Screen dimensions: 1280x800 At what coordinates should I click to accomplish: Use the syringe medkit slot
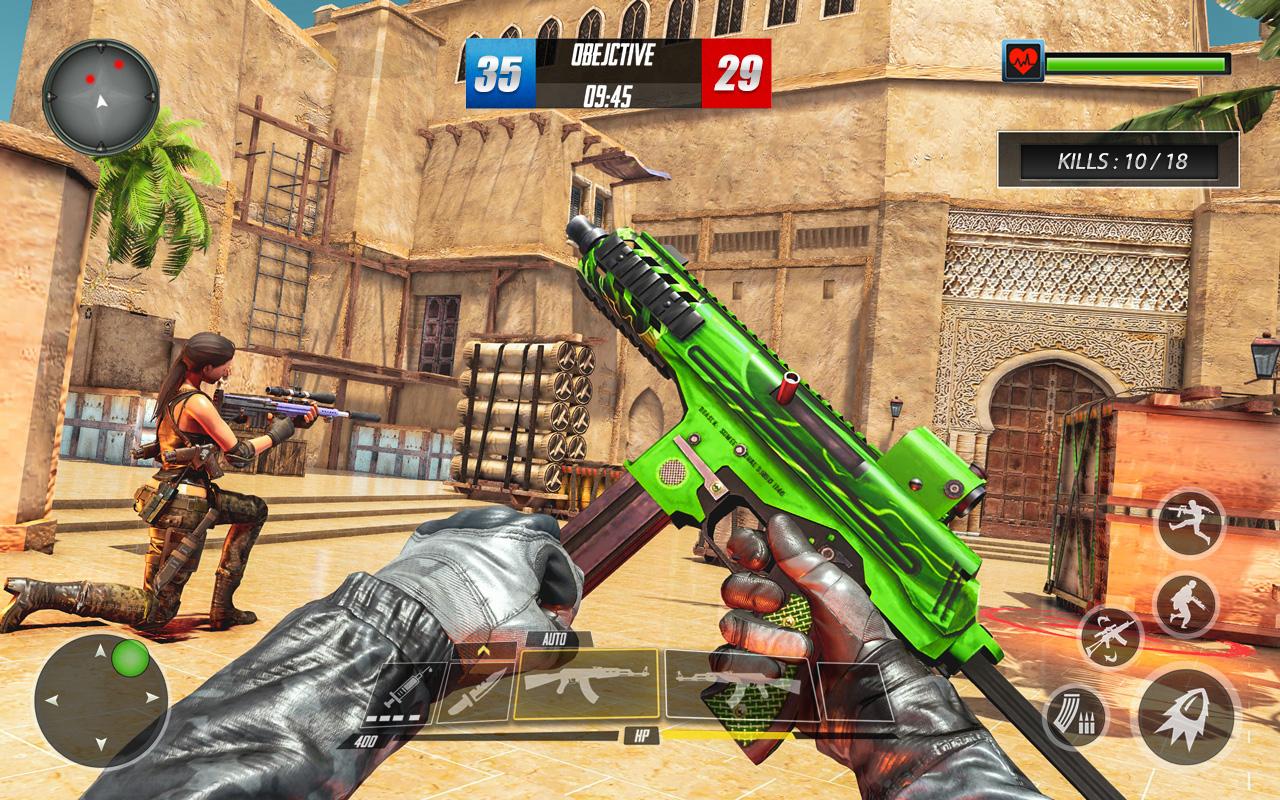tap(400, 690)
